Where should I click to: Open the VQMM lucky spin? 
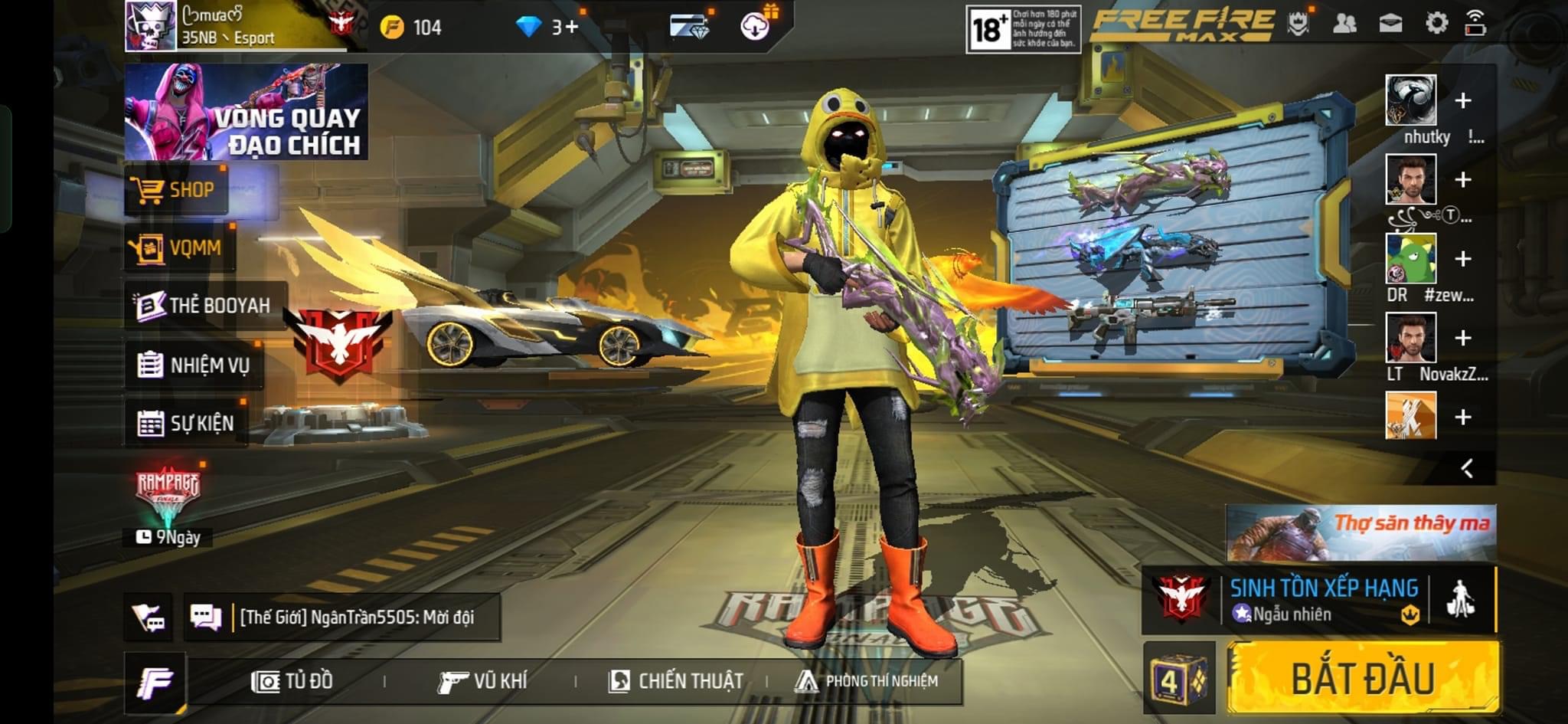click(x=179, y=248)
